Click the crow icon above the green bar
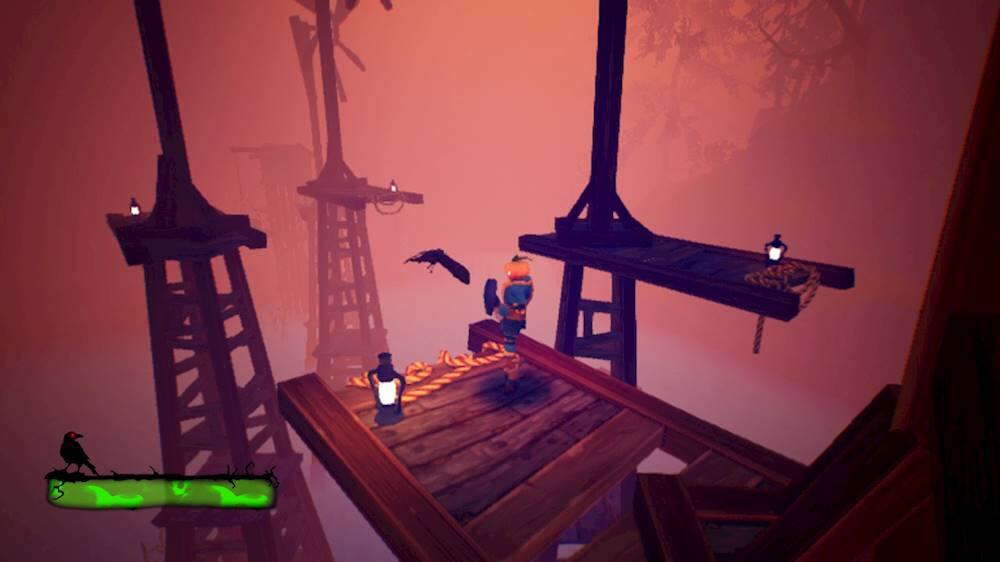 click(74, 452)
